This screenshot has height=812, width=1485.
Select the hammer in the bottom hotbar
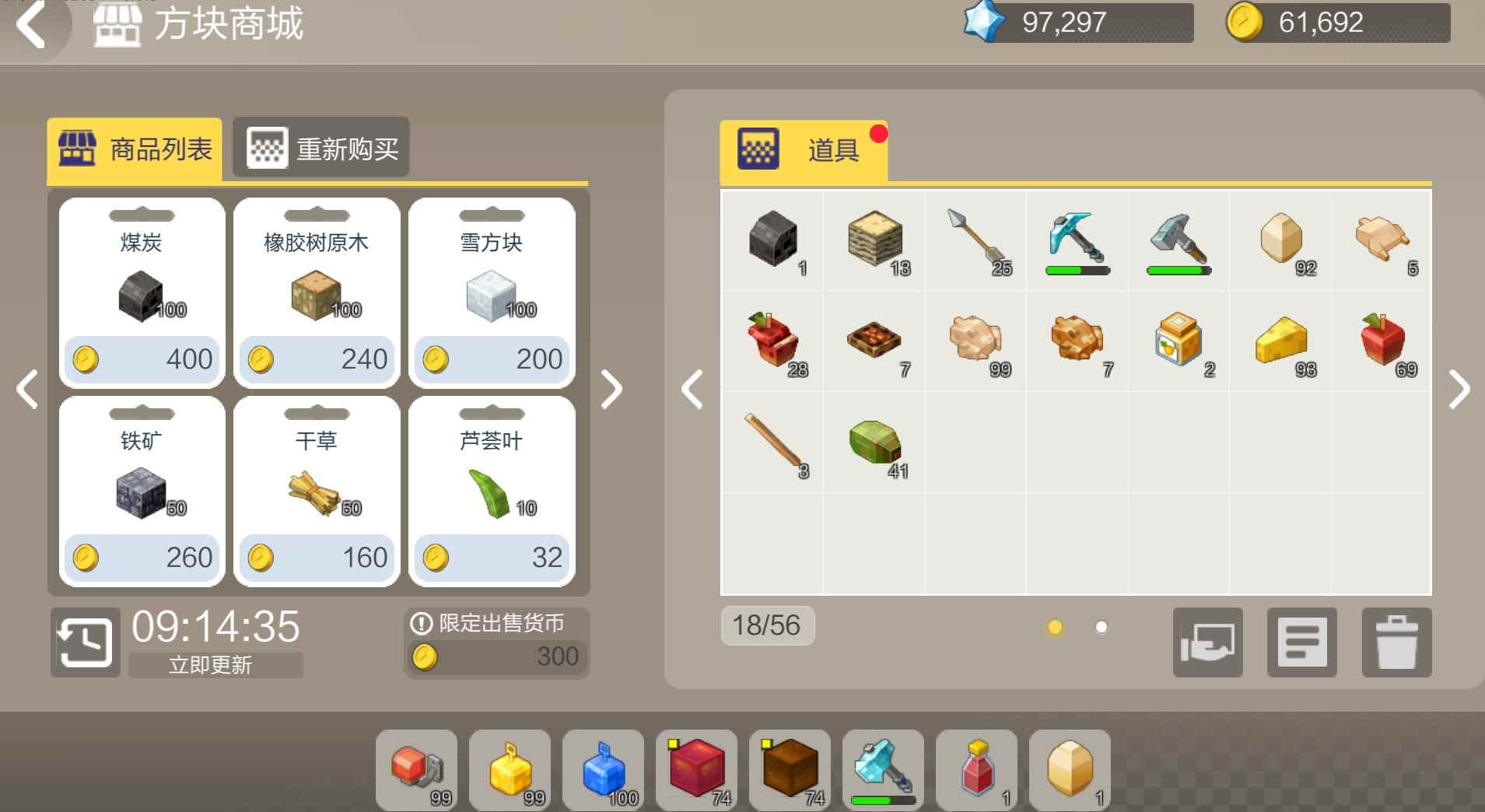click(x=883, y=771)
